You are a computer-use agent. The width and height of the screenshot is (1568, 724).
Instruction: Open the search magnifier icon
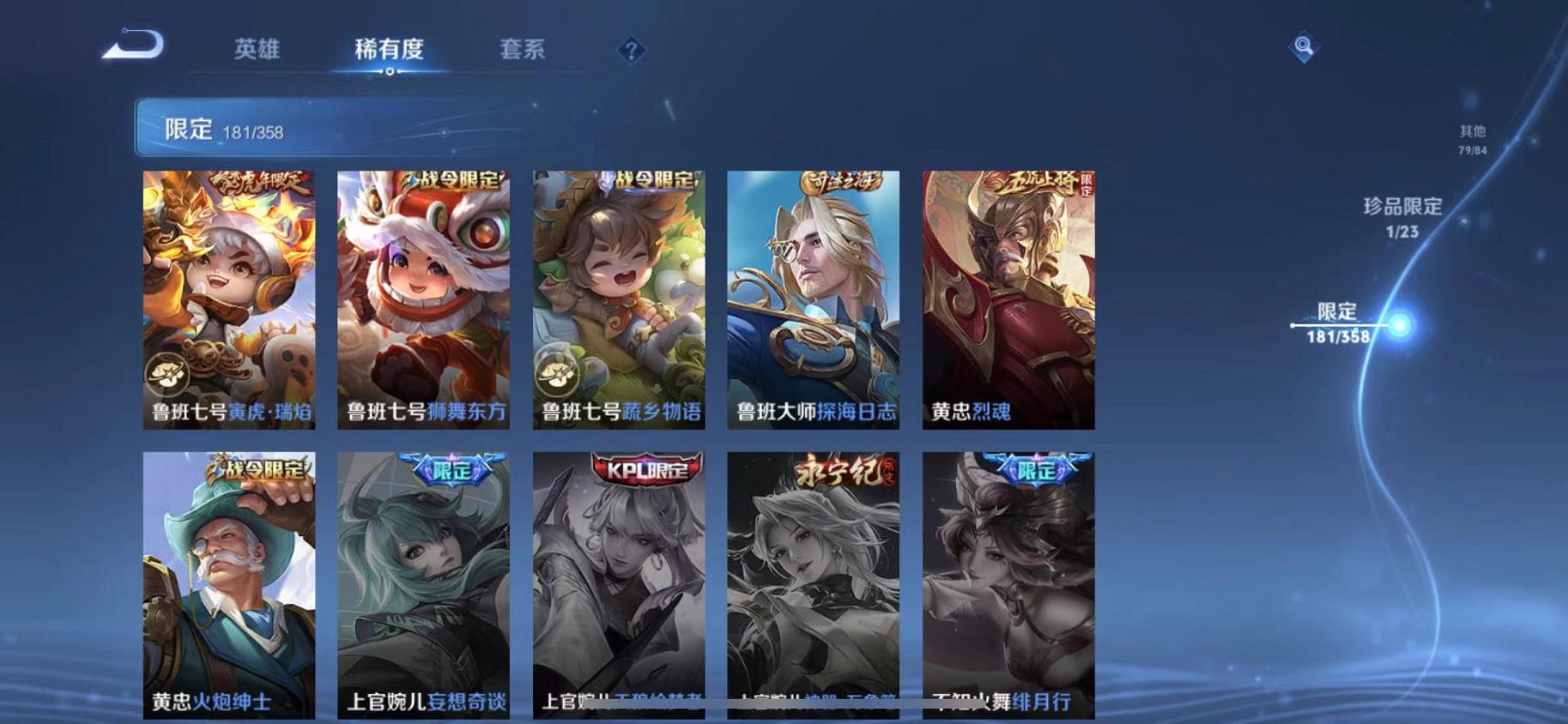tap(1304, 47)
